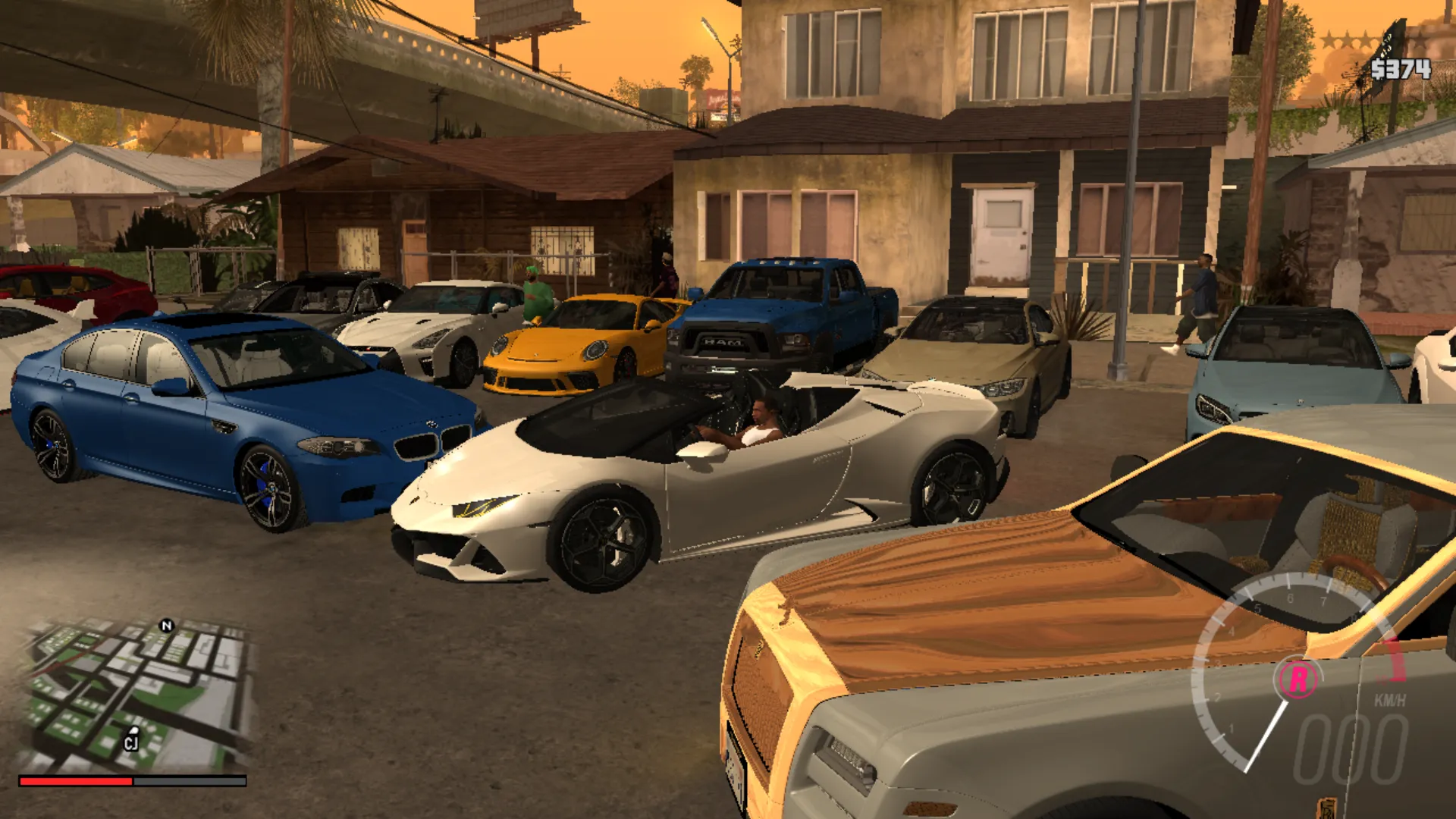Click the North compass marker on the minimap
This screenshot has width=1456, height=819.
[165, 624]
